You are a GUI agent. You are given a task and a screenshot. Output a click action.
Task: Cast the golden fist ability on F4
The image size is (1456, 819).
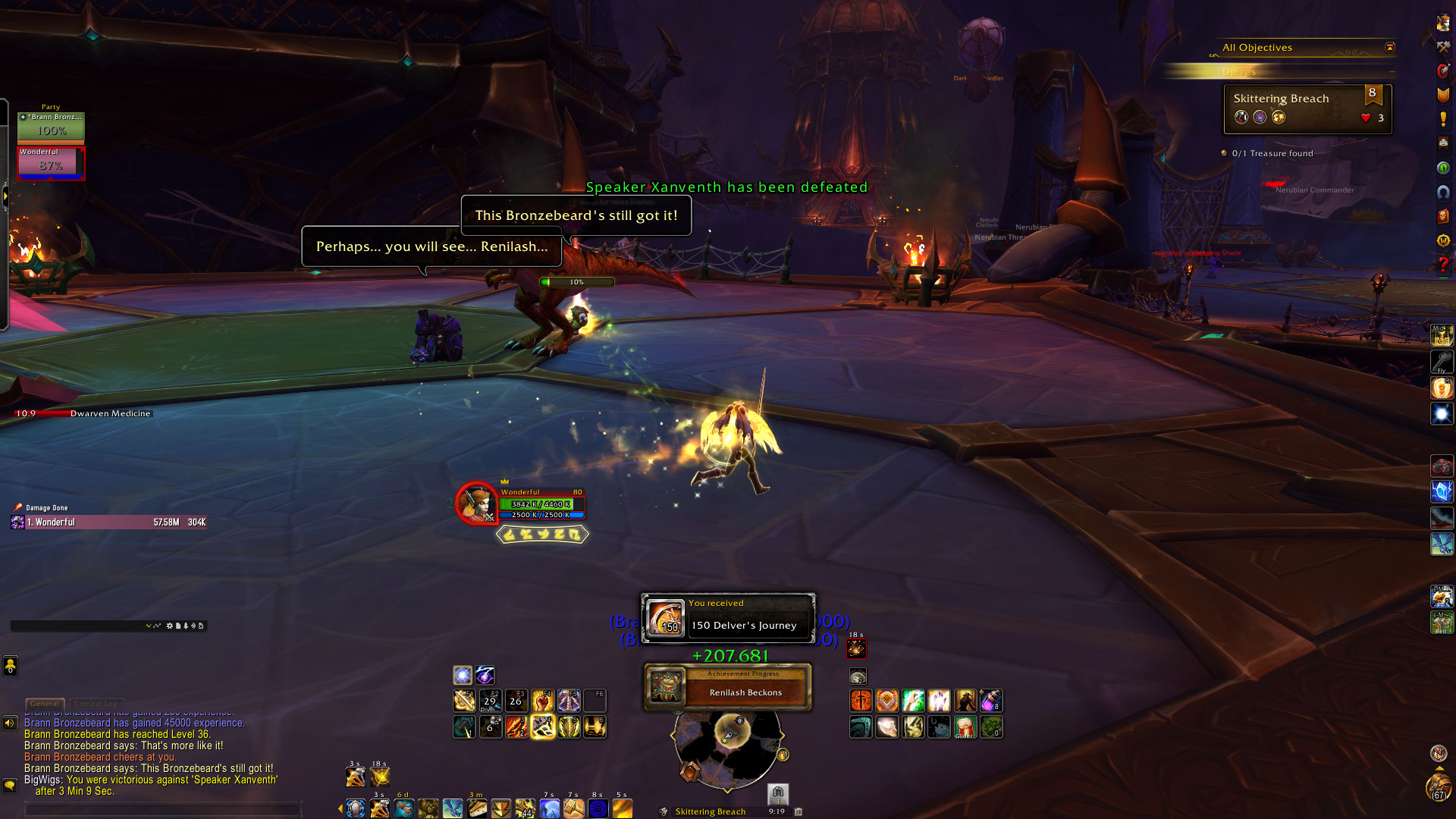point(542,700)
